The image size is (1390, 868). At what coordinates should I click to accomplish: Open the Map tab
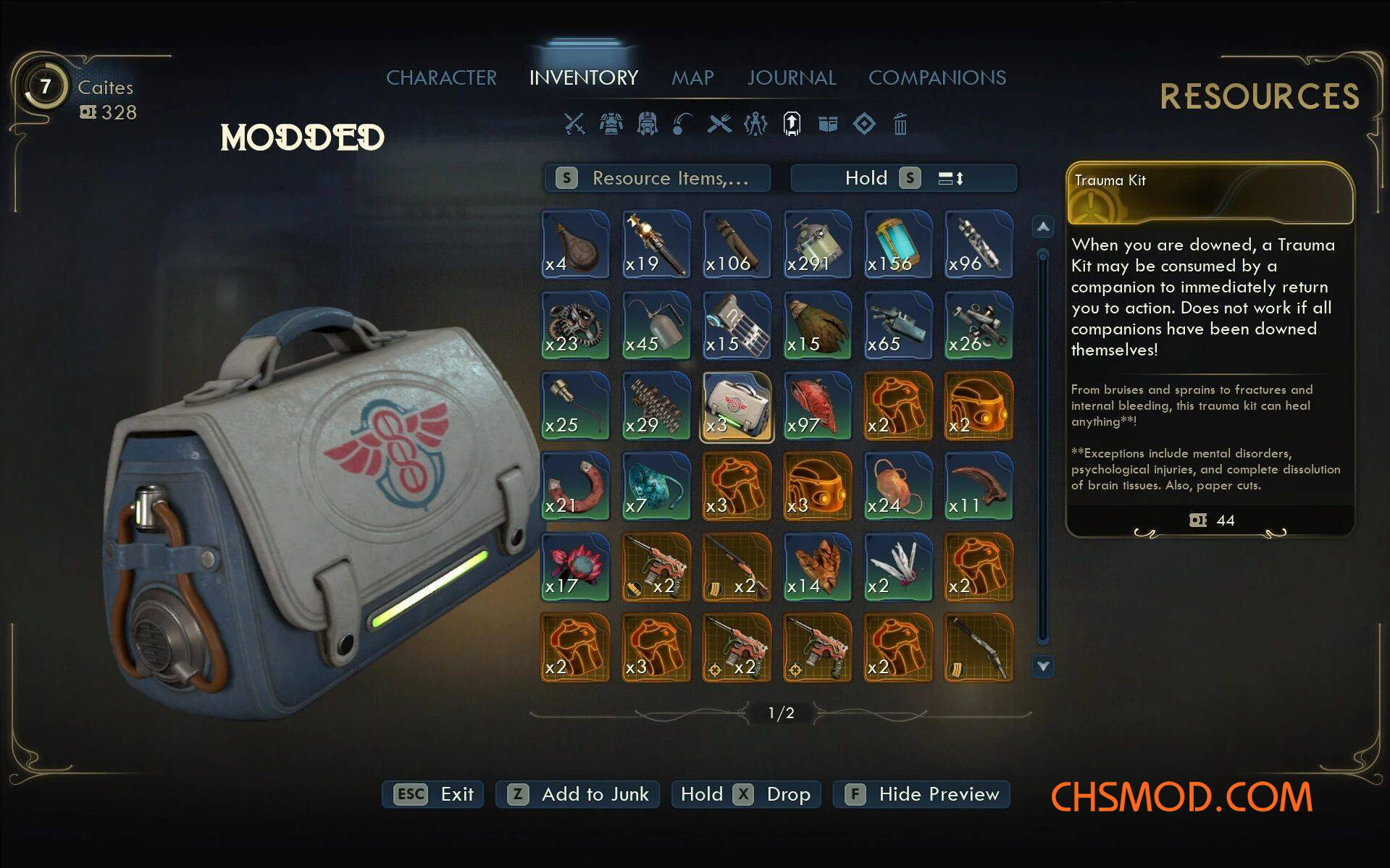click(x=692, y=77)
